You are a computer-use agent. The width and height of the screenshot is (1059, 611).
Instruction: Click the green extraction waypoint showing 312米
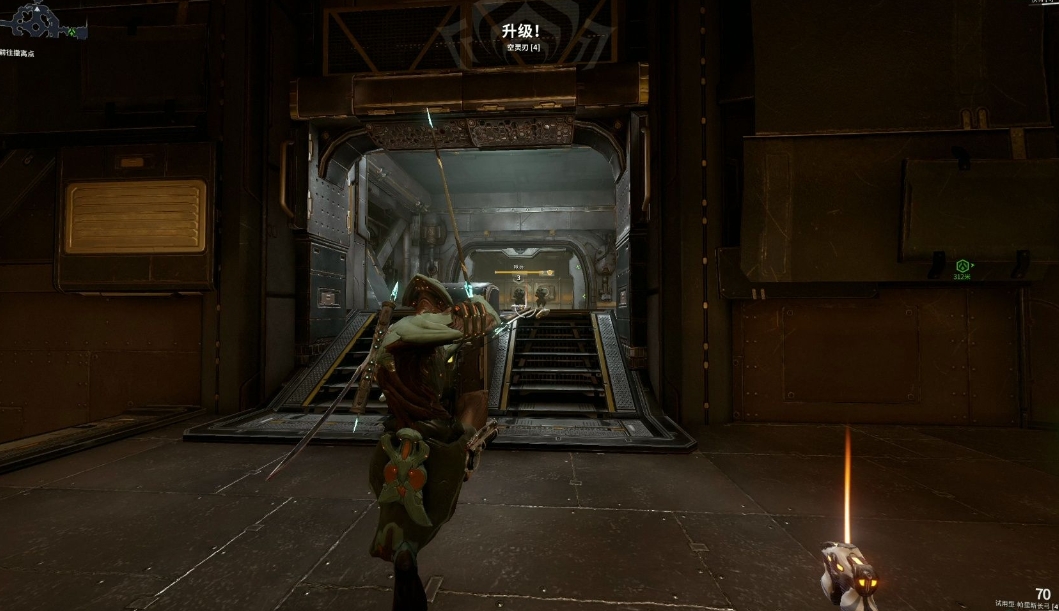[964, 266]
